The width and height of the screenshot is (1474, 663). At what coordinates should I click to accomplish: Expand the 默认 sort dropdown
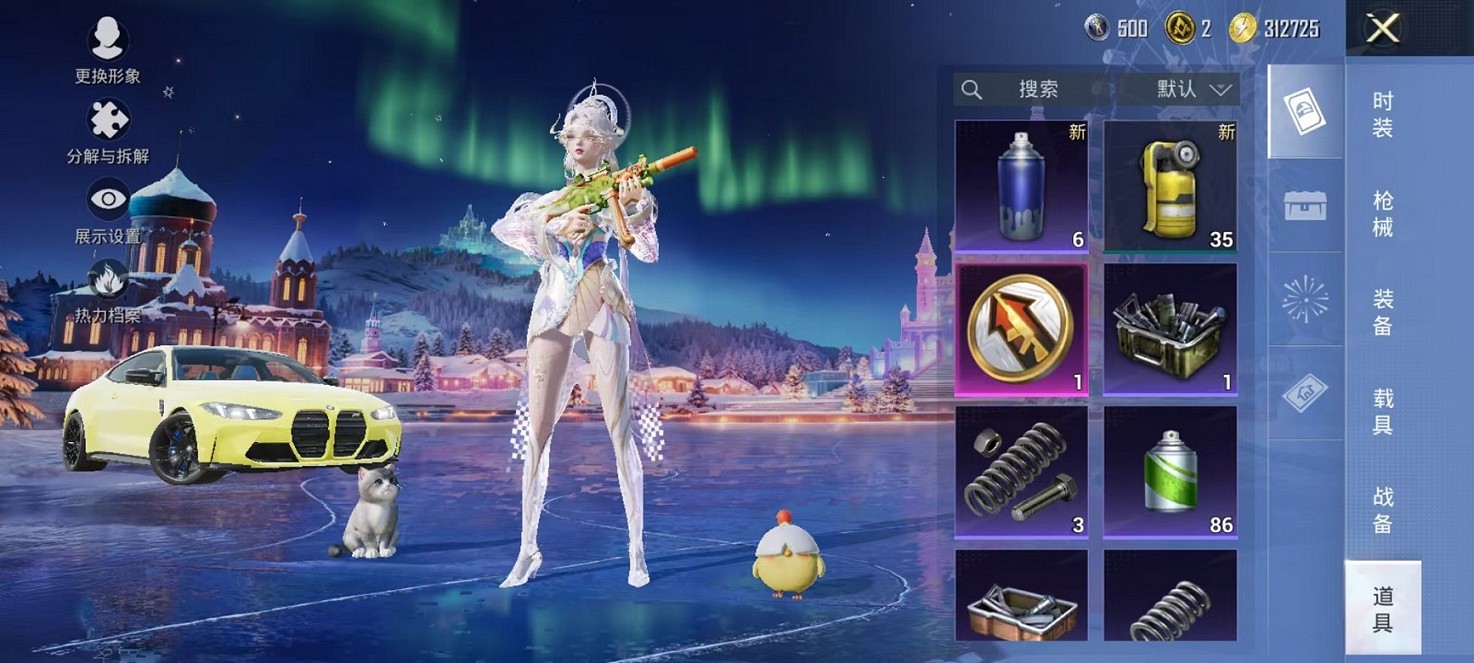(x=1193, y=89)
